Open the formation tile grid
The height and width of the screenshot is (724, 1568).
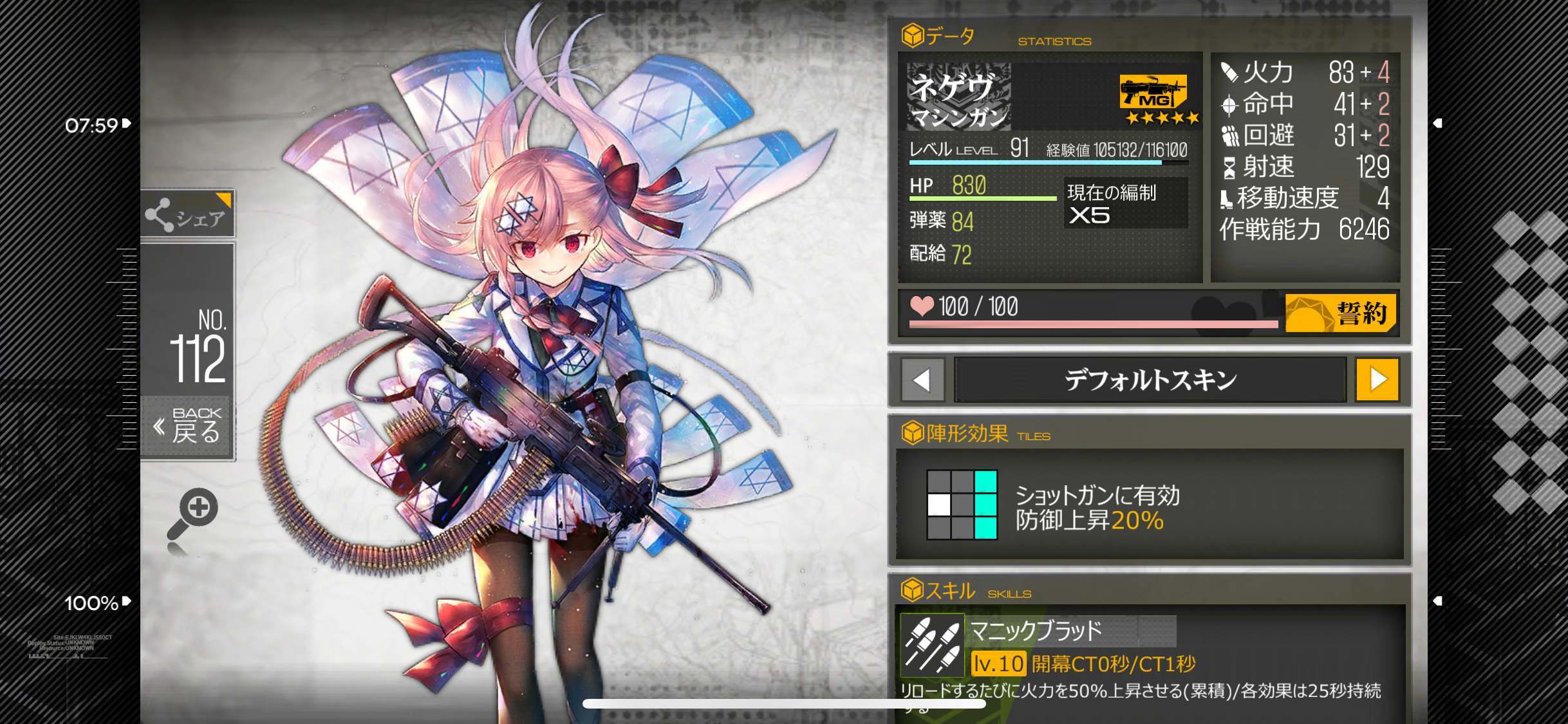[x=962, y=505]
